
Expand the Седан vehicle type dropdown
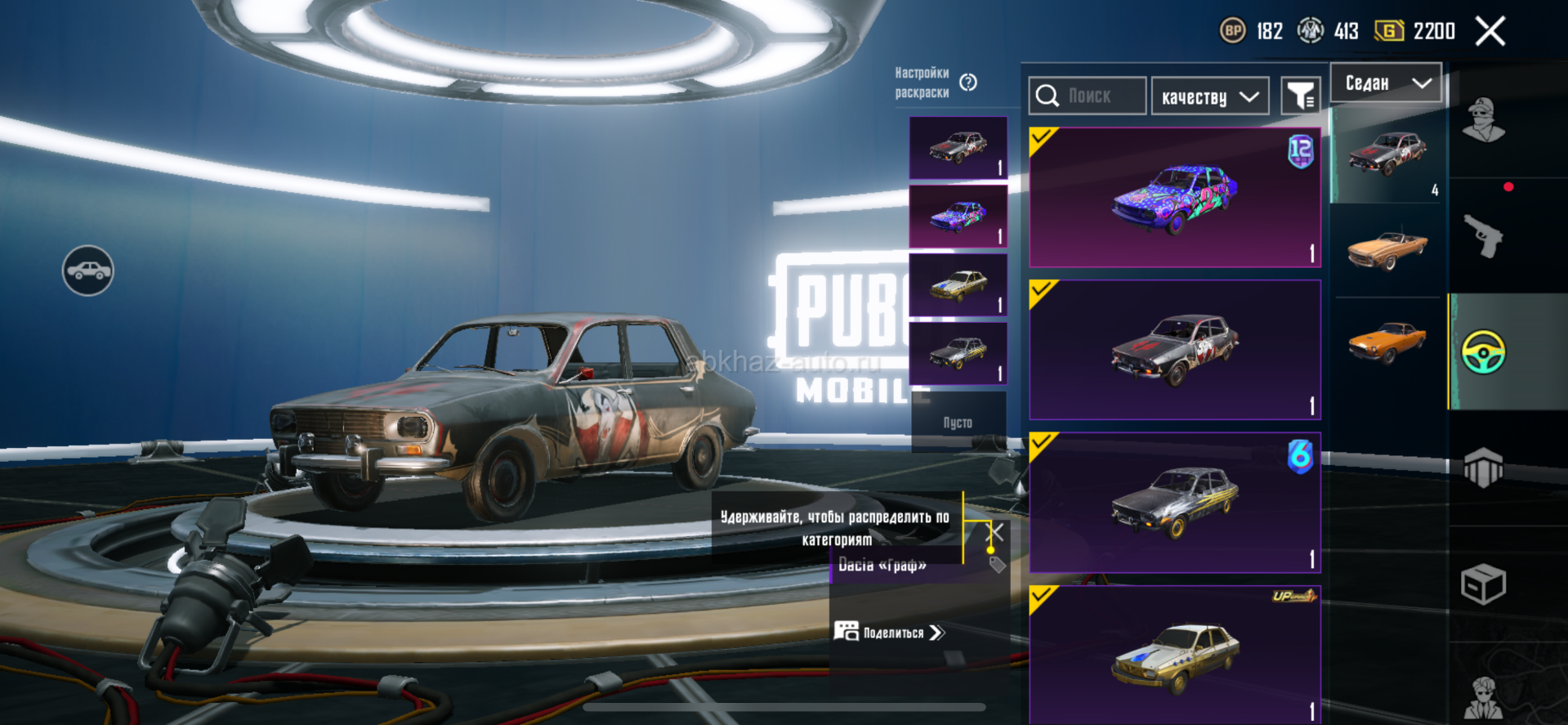coord(1386,83)
